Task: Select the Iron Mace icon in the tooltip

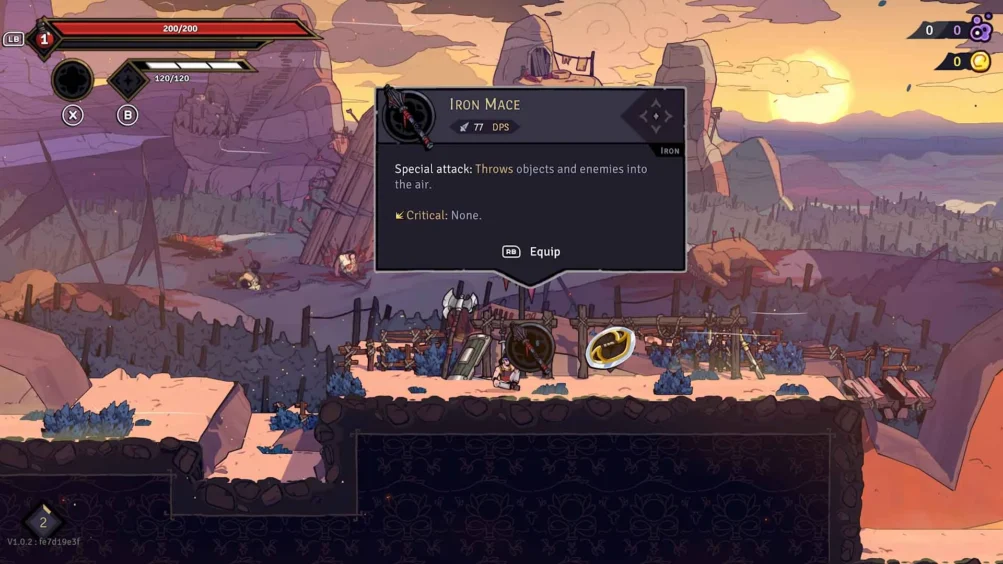Action: 409,116
